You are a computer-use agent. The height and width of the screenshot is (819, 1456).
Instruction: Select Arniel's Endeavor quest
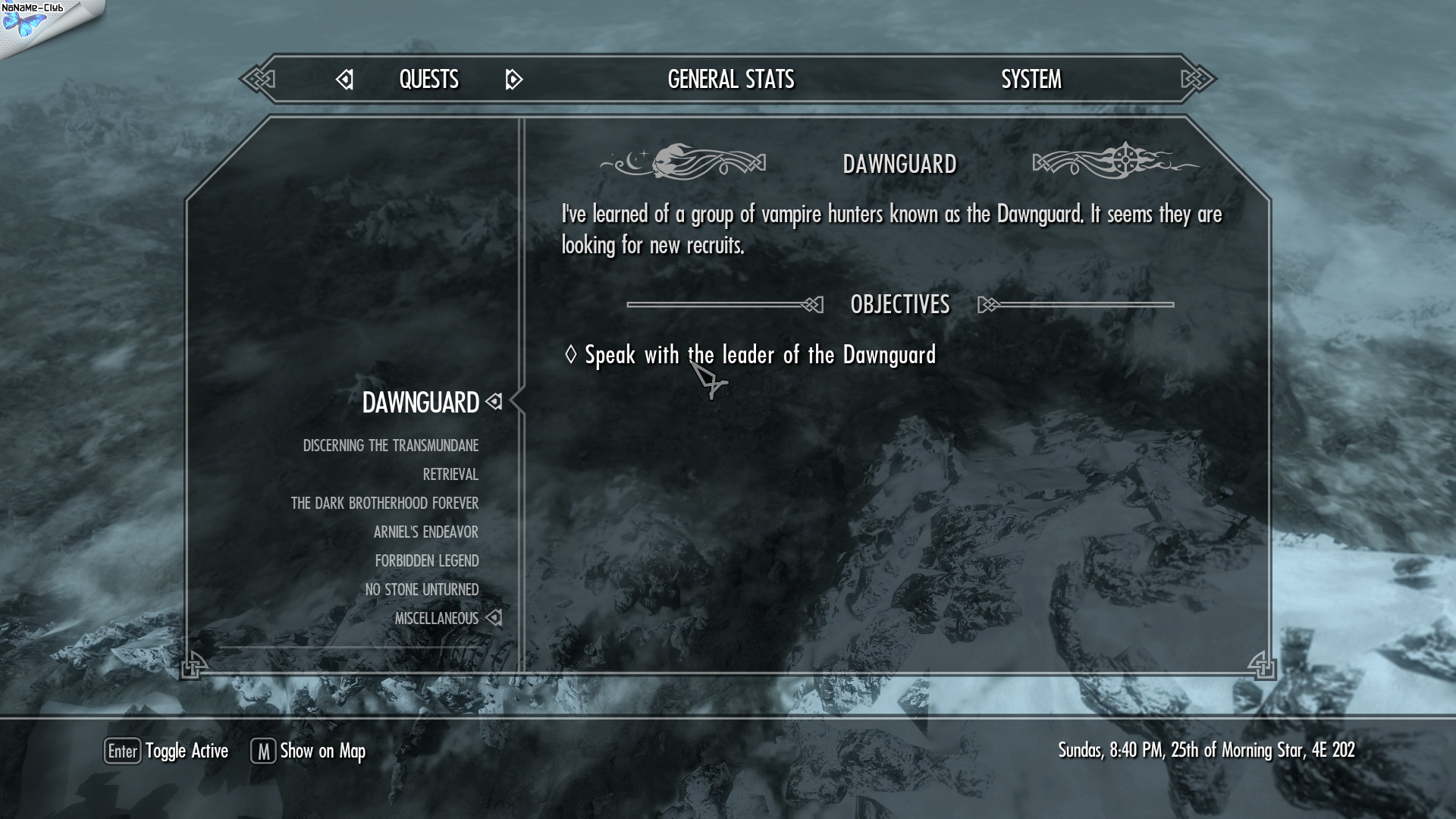coord(425,532)
